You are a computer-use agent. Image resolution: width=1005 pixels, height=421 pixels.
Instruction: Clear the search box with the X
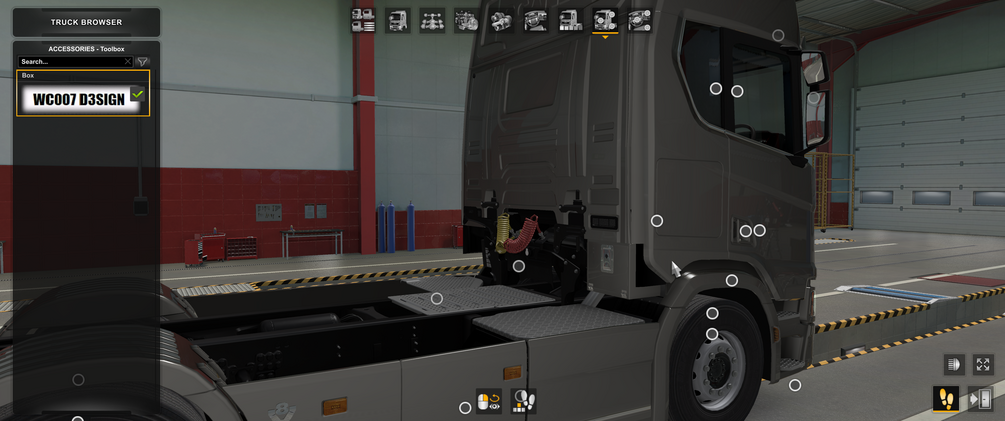(128, 62)
